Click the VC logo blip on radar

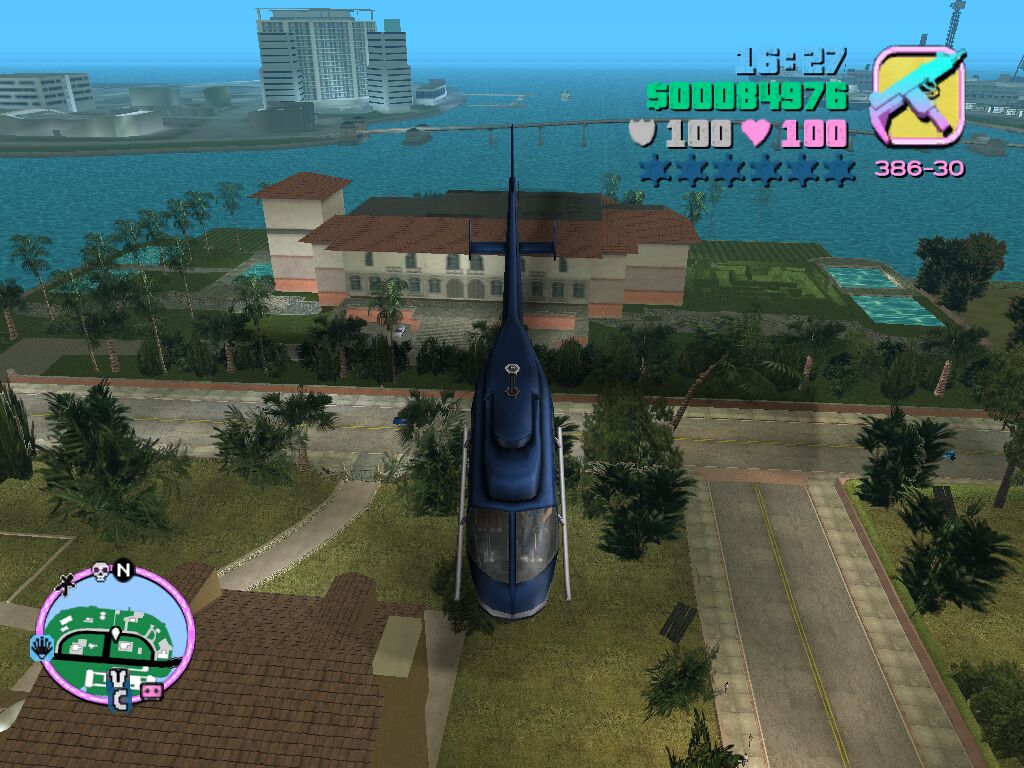tap(119, 689)
